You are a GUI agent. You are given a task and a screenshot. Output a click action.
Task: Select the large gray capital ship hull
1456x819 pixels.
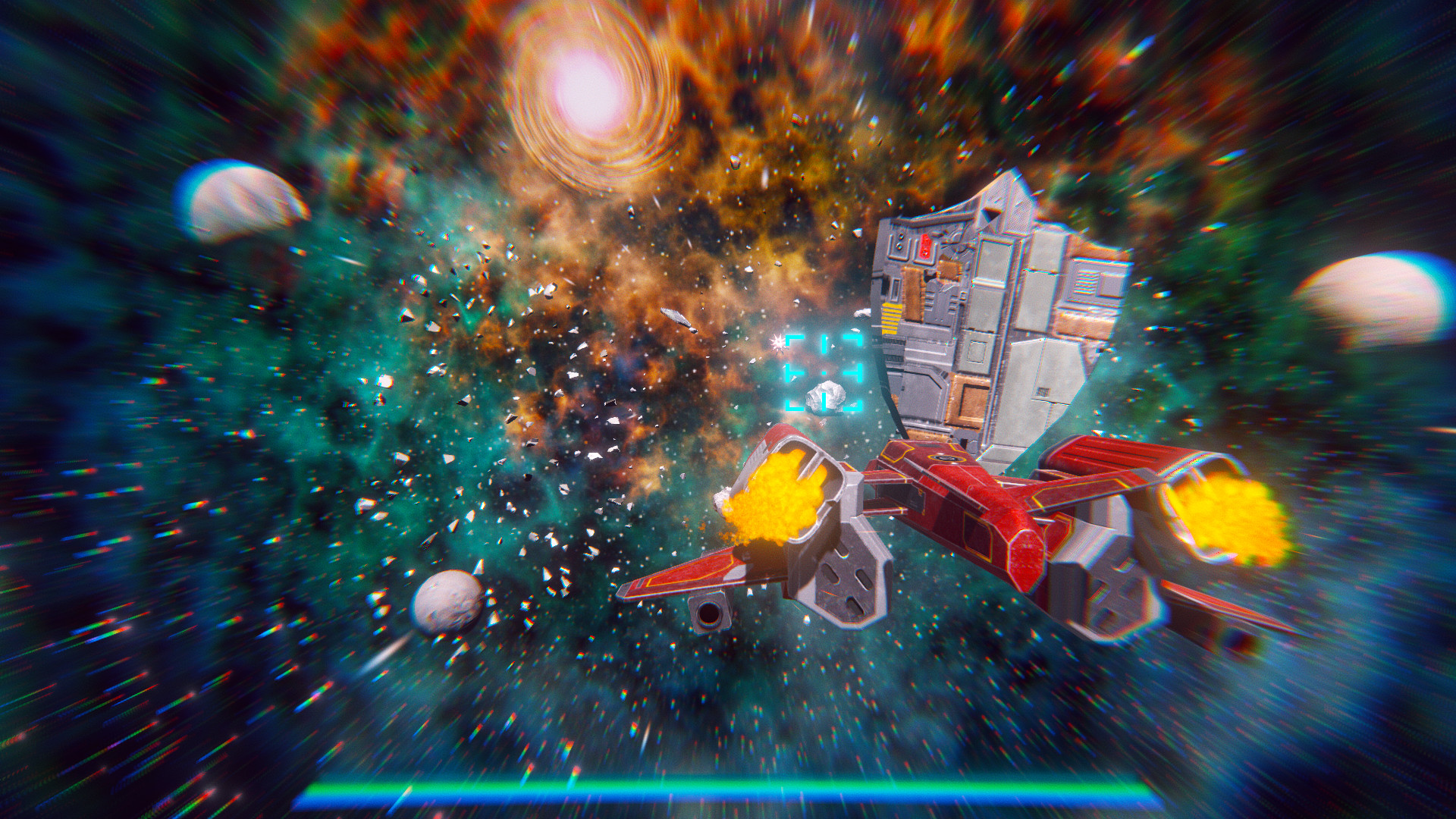1001,303
